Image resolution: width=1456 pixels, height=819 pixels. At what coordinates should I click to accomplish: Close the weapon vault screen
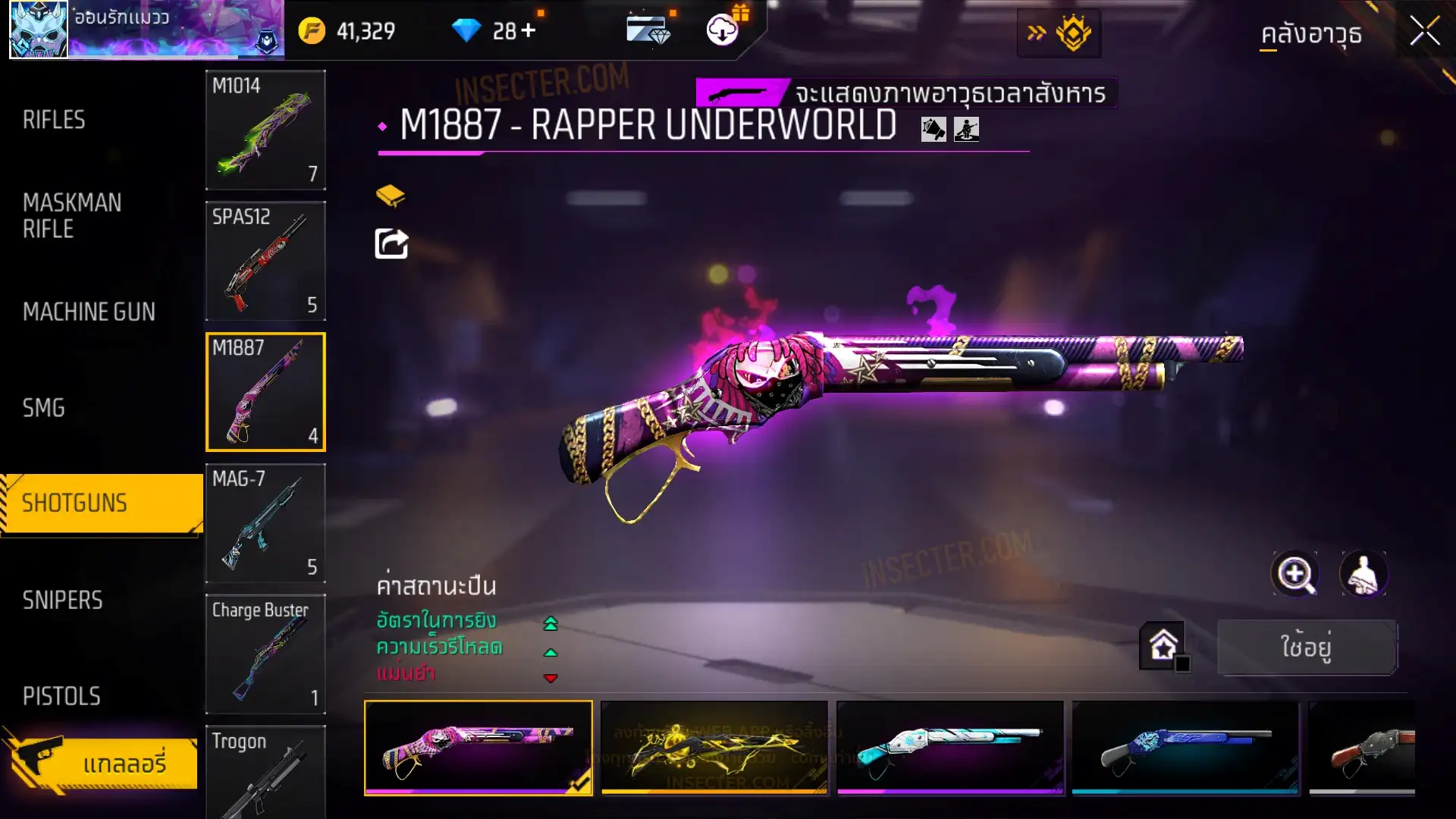(x=1424, y=32)
